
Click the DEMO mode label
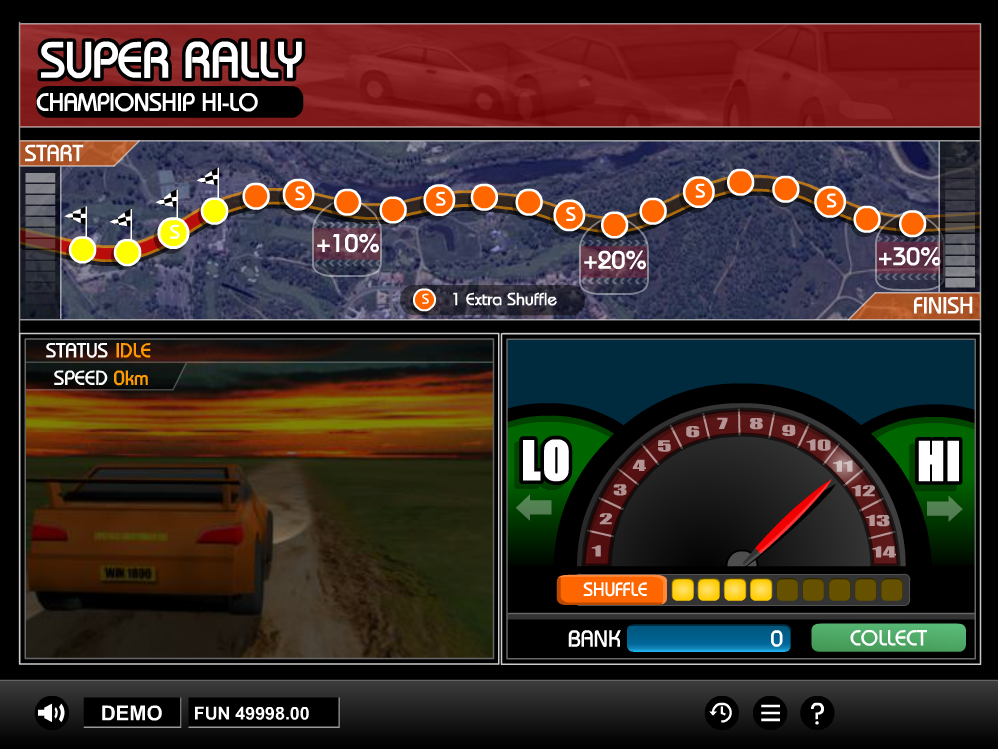132,713
